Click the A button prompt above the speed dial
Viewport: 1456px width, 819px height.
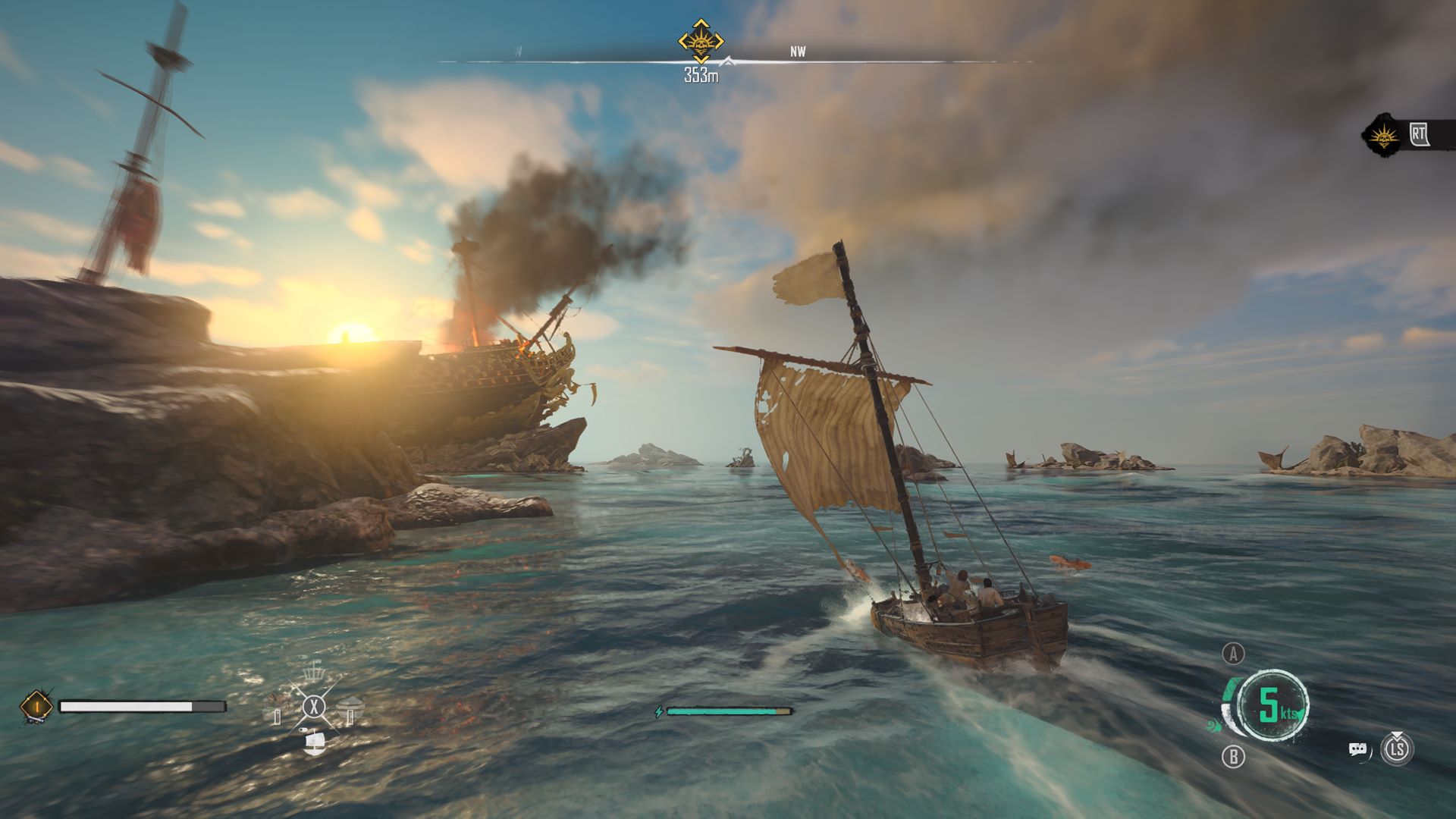click(1233, 654)
